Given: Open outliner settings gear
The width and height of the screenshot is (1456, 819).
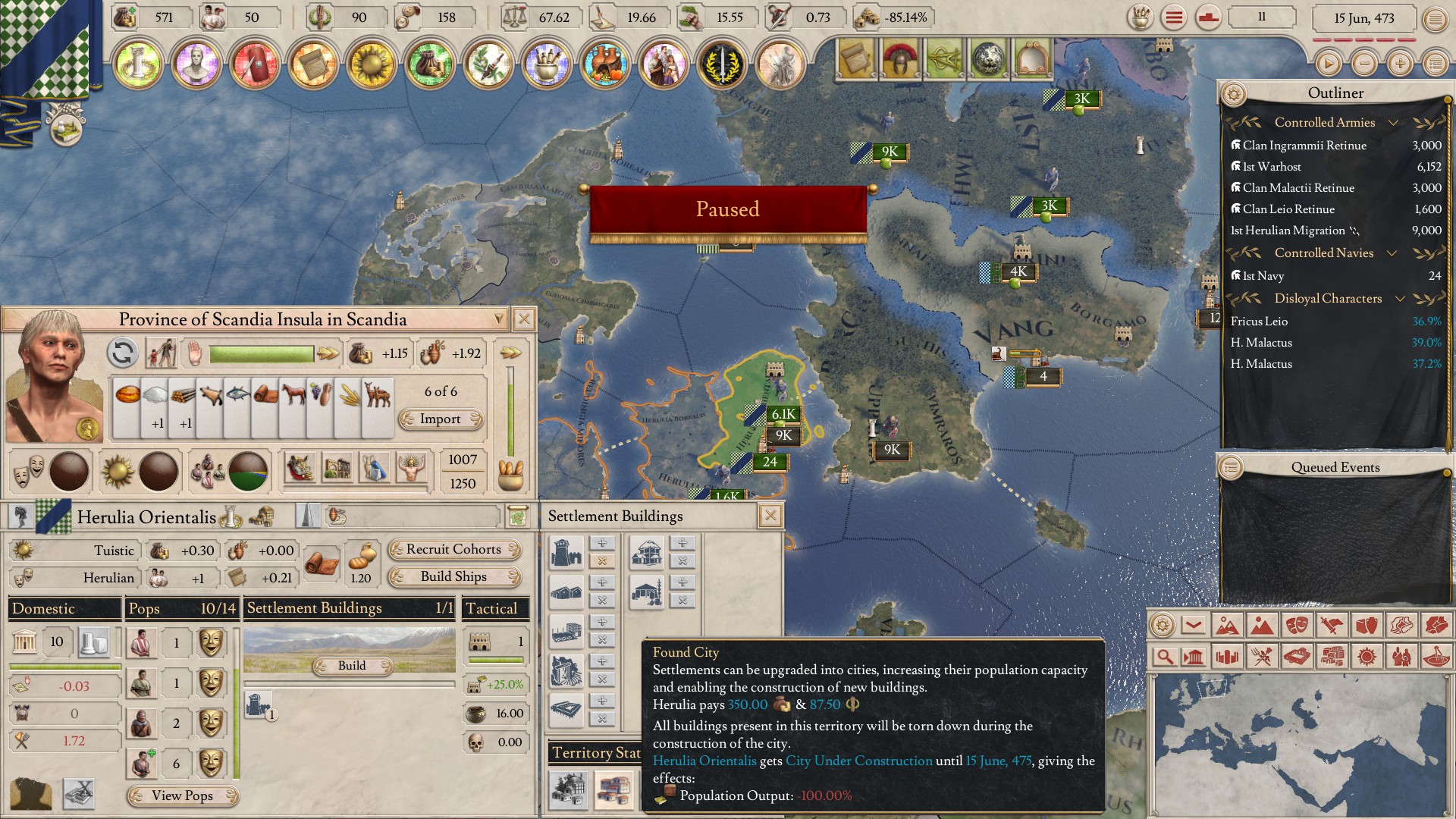Looking at the screenshot, I should tap(1234, 94).
